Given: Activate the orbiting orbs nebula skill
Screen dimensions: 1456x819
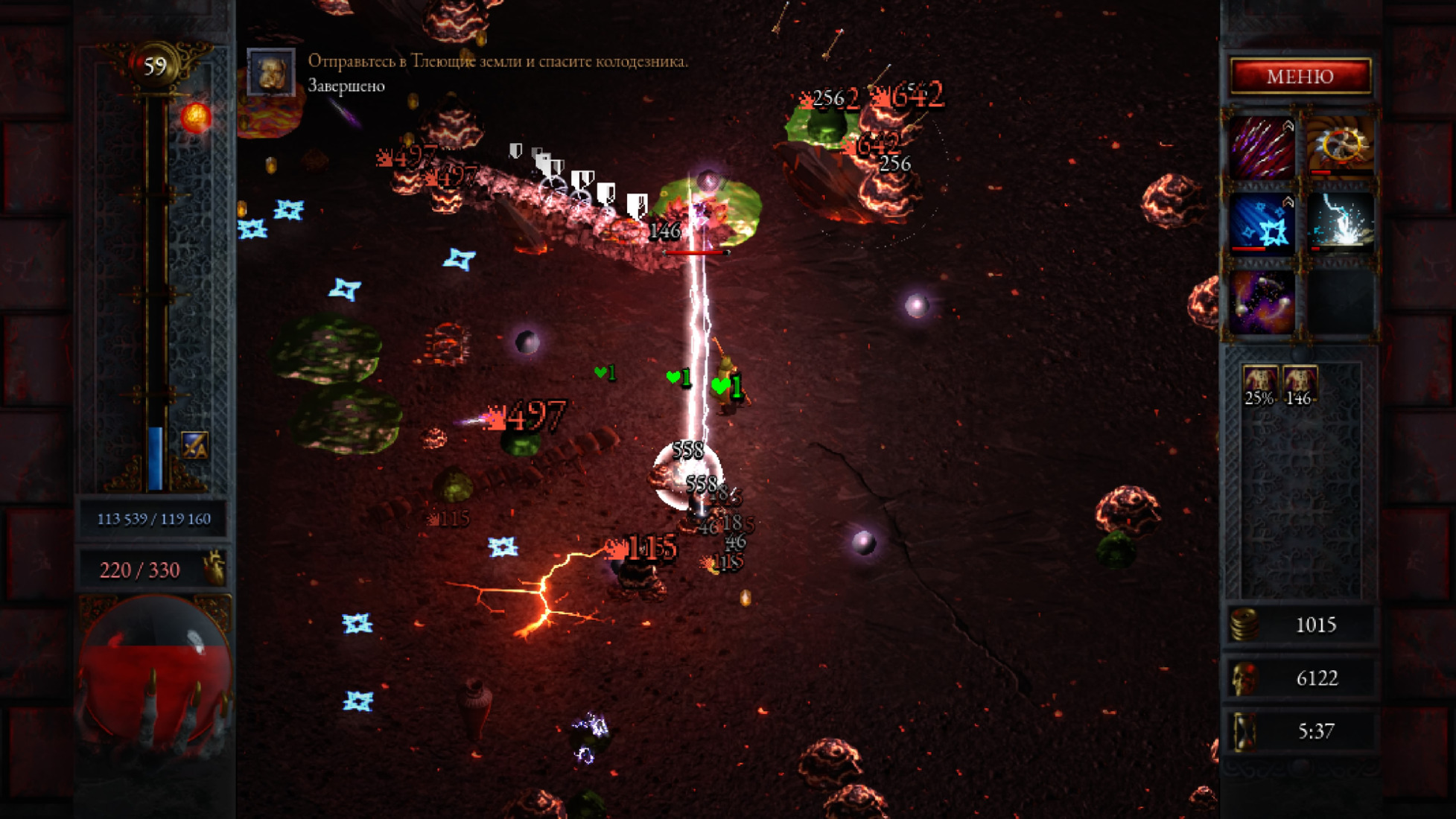Looking at the screenshot, I should (x=1262, y=301).
